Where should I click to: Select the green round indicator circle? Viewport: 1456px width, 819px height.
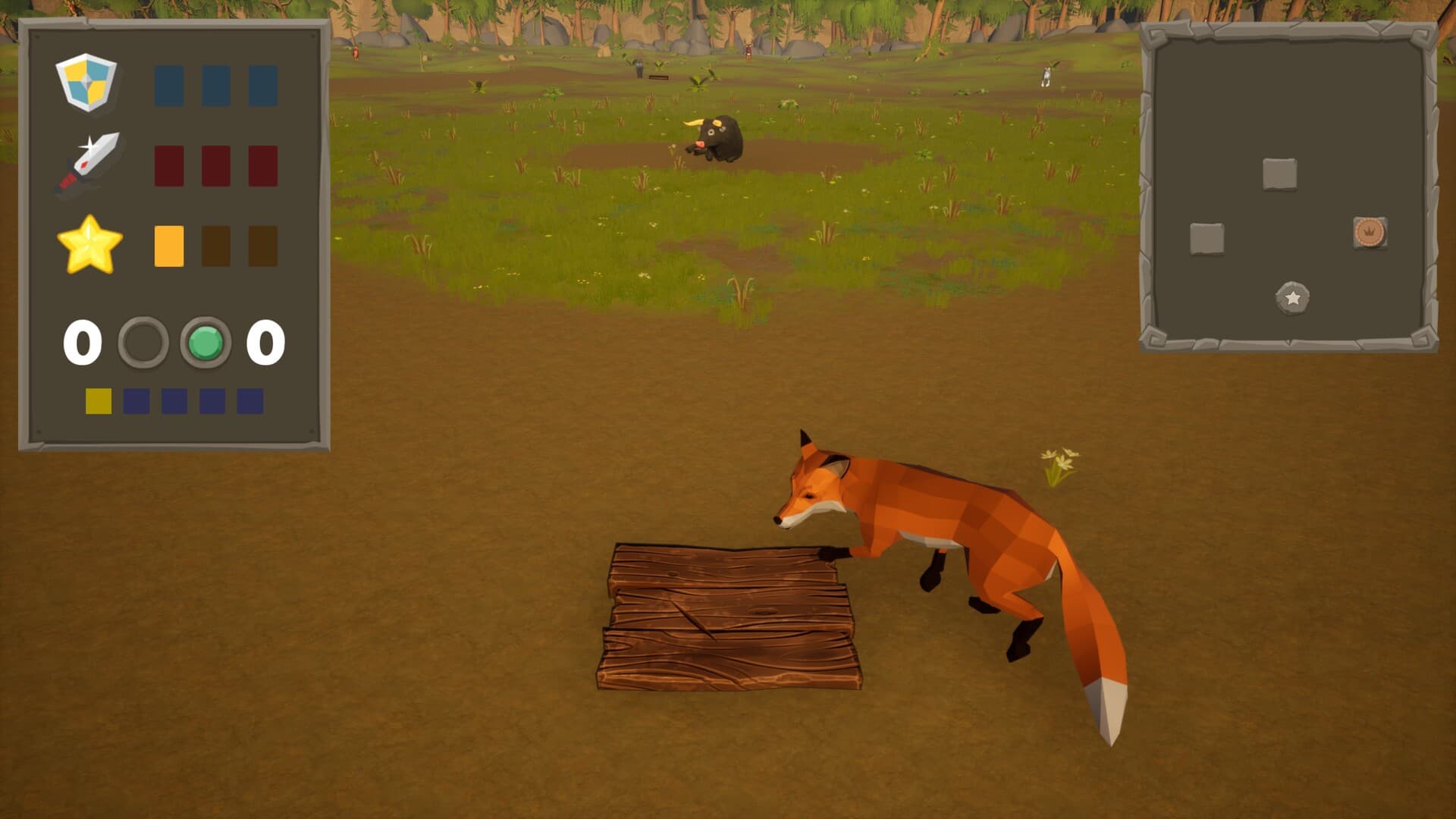coord(206,343)
